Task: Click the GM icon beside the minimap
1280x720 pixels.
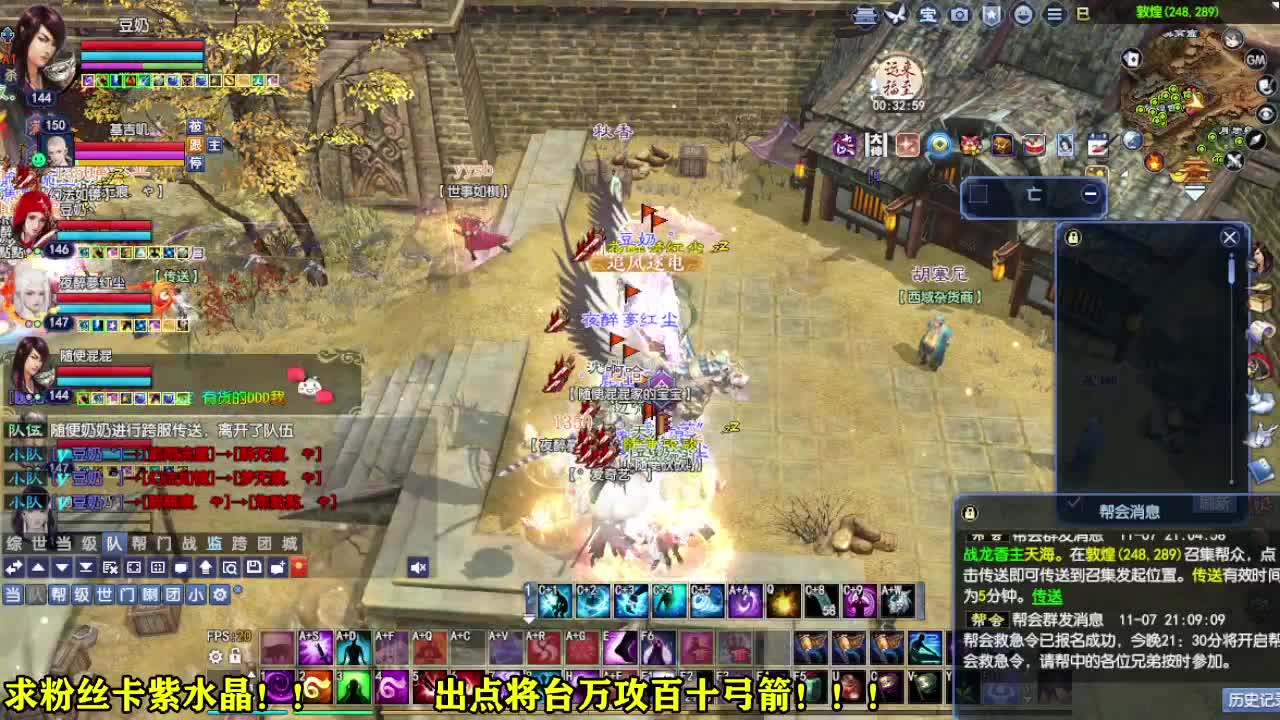Action: pos(1255,60)
